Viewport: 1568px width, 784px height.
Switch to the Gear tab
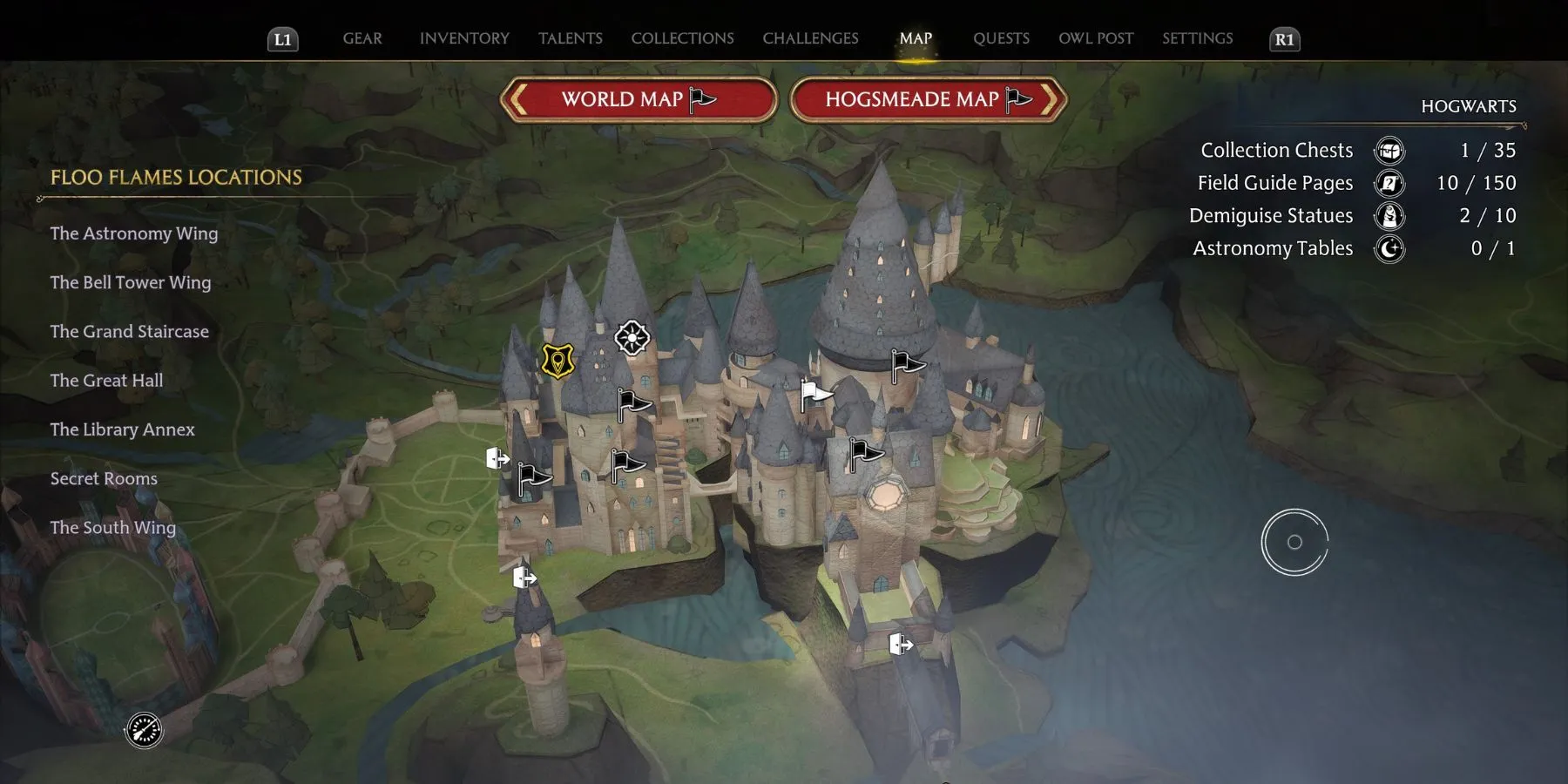pos(362,38)
